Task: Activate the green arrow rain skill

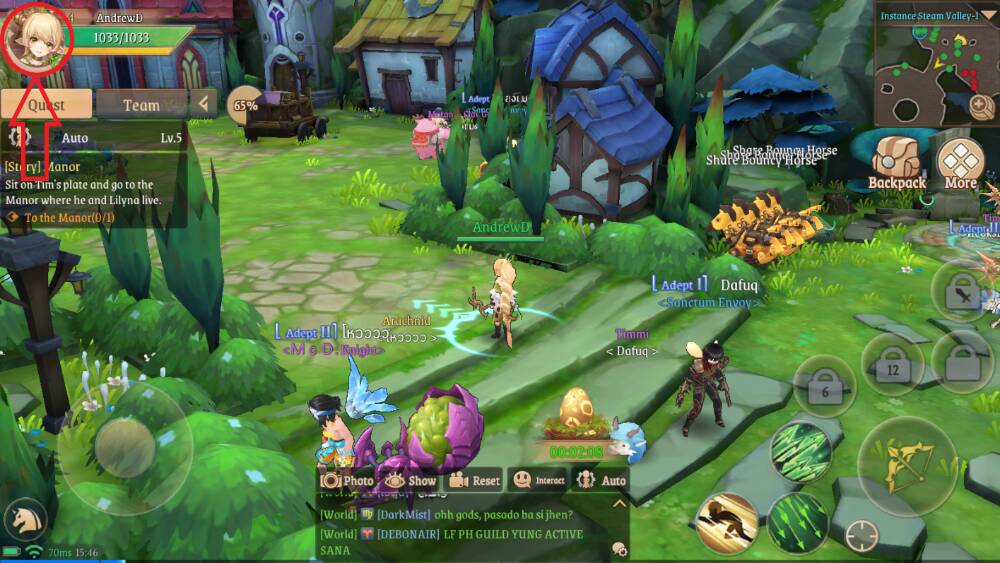Action: point(798,449)
